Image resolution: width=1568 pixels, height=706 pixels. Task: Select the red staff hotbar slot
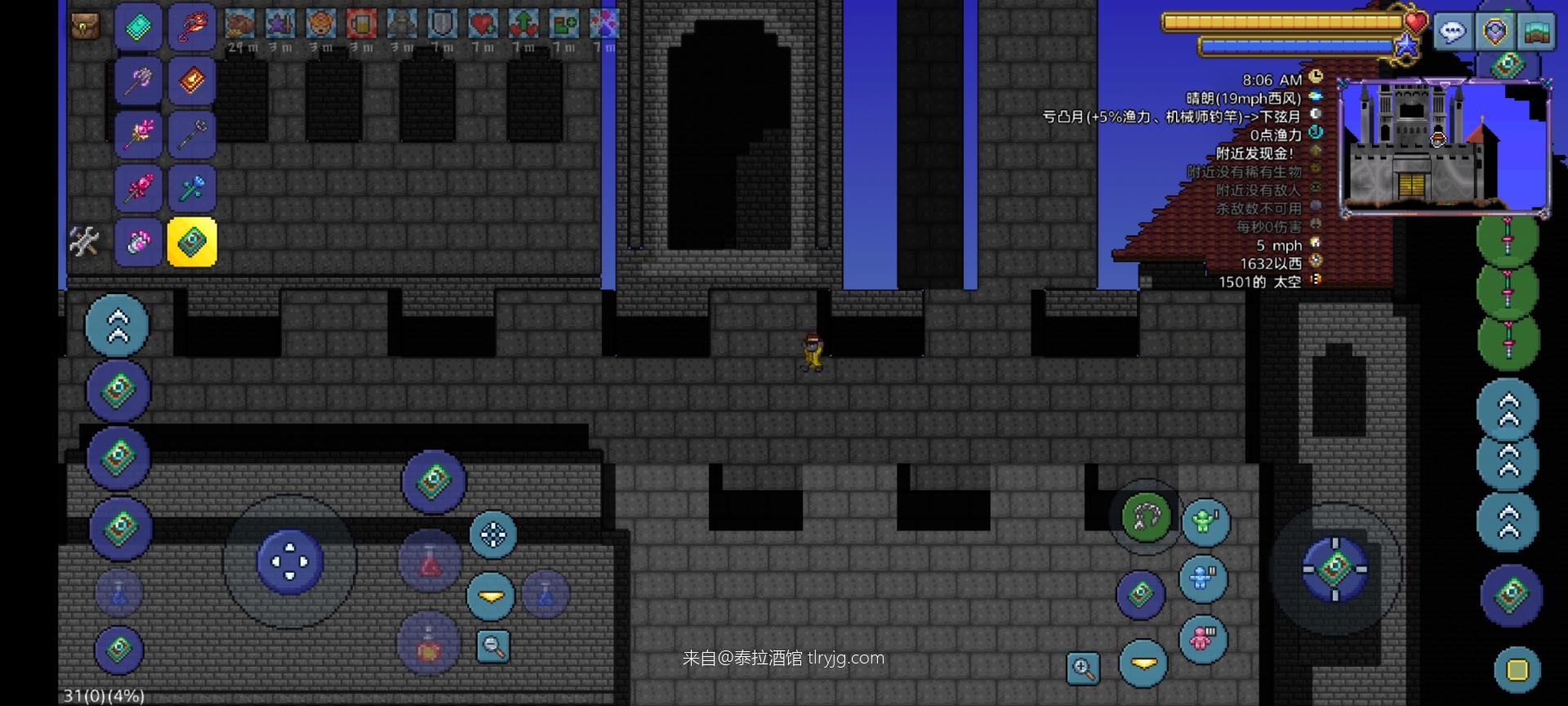pyautogui.click(x=192, y=26)
